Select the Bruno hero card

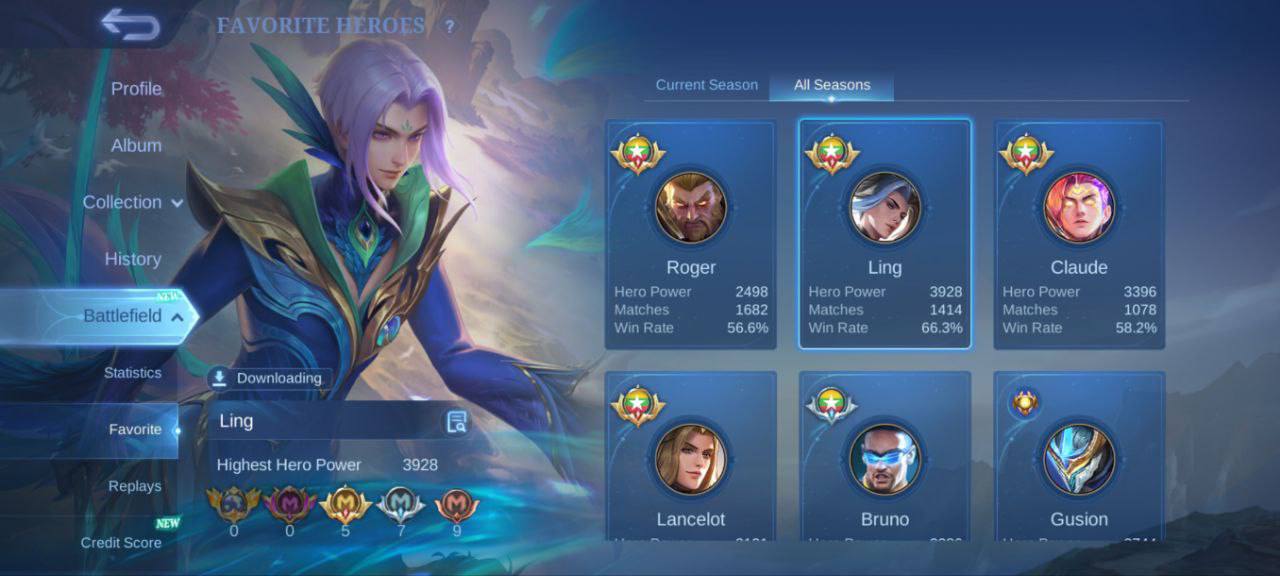(885, 458)
